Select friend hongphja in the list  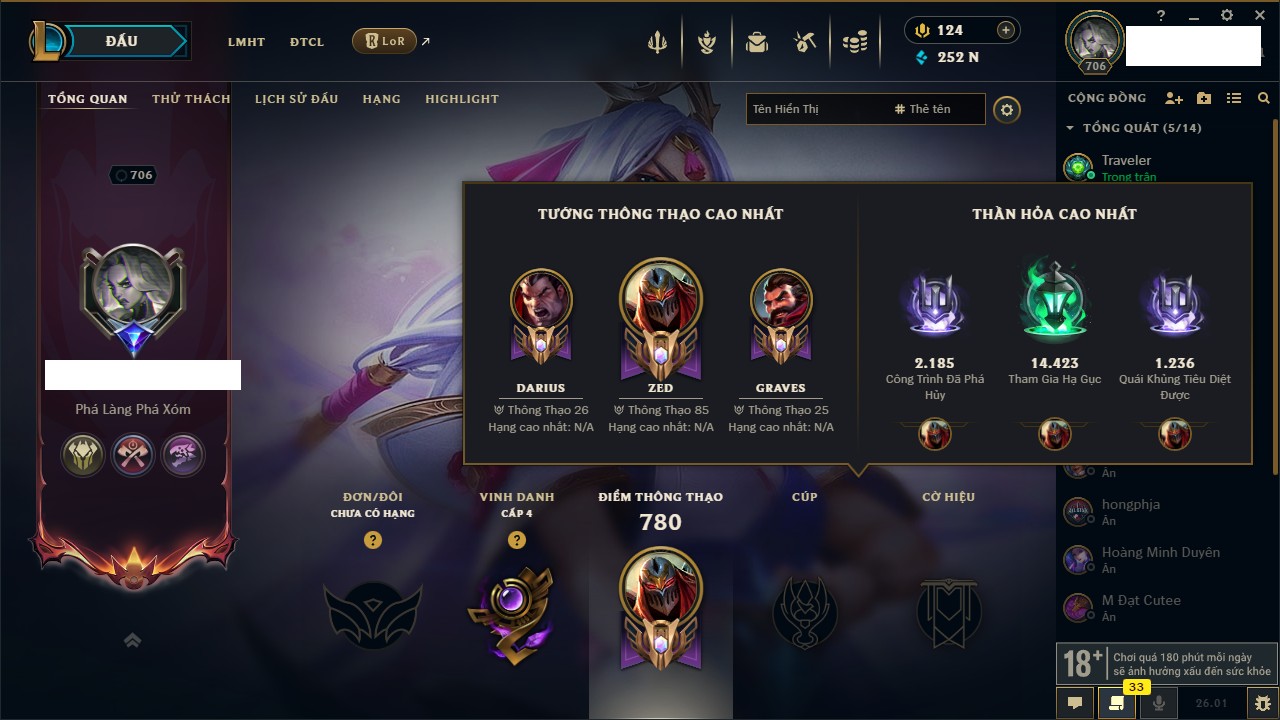pos(1130,505)
